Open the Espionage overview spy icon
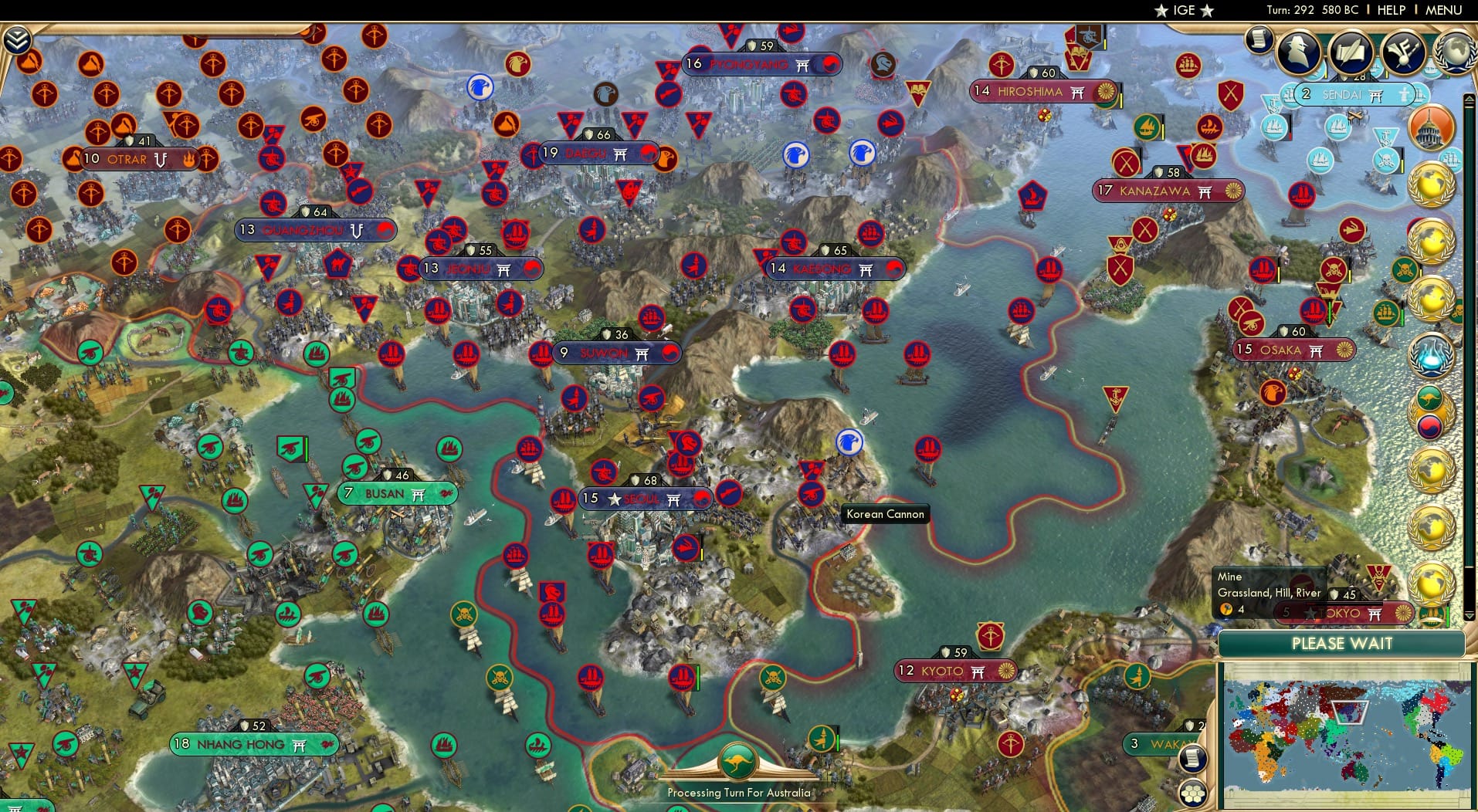 click(1297, 51)
